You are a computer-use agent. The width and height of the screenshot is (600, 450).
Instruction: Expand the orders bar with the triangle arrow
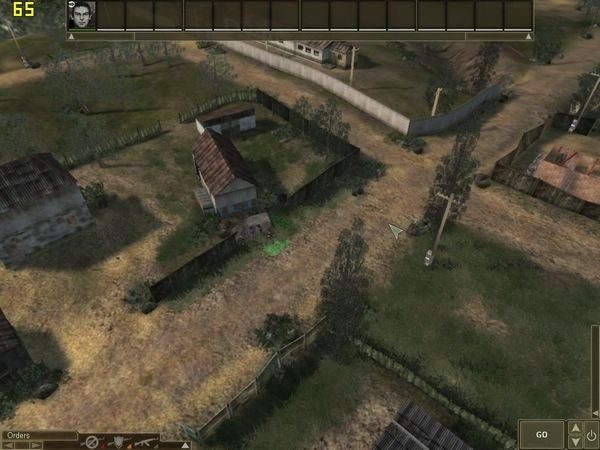(184, 444)
